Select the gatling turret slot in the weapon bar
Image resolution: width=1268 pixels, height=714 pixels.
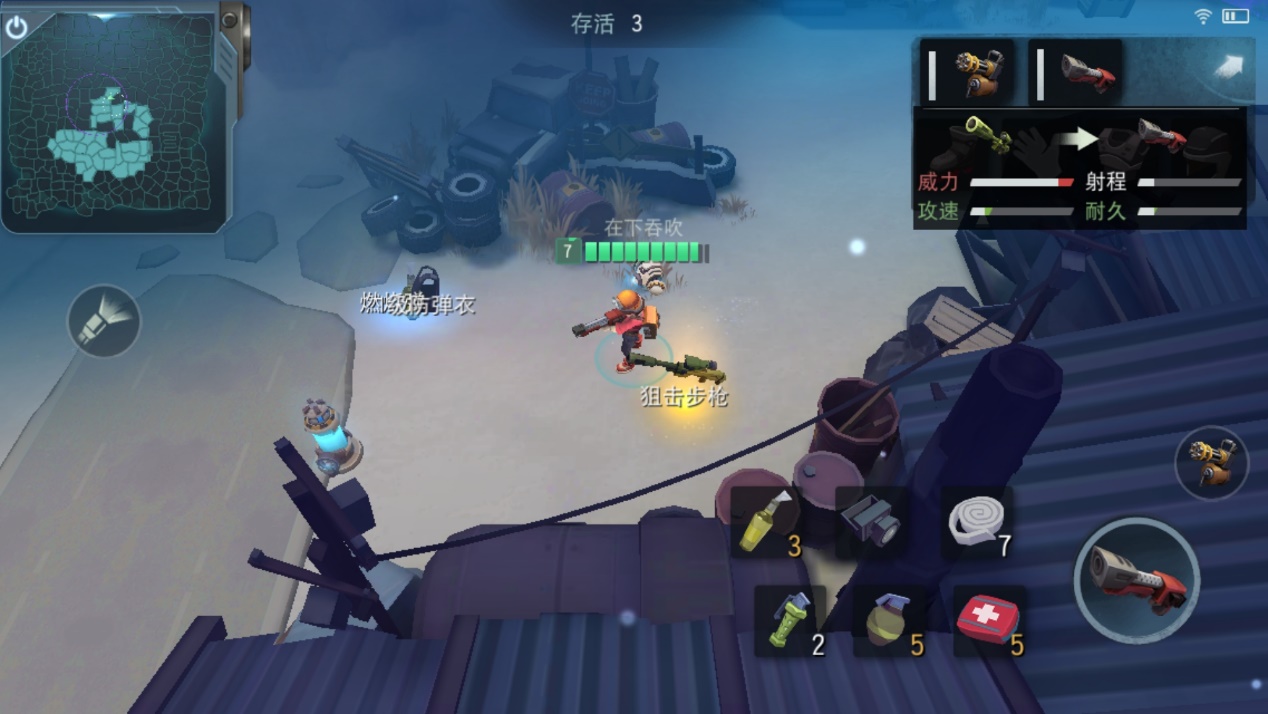(968, 73)
